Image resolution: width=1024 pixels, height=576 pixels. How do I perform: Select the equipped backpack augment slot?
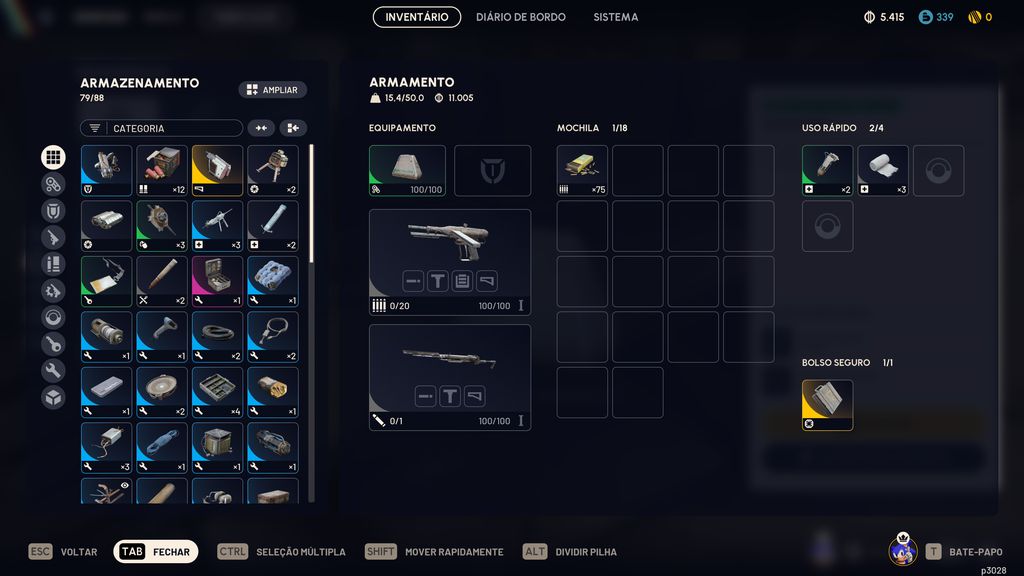tap(407, 170)
